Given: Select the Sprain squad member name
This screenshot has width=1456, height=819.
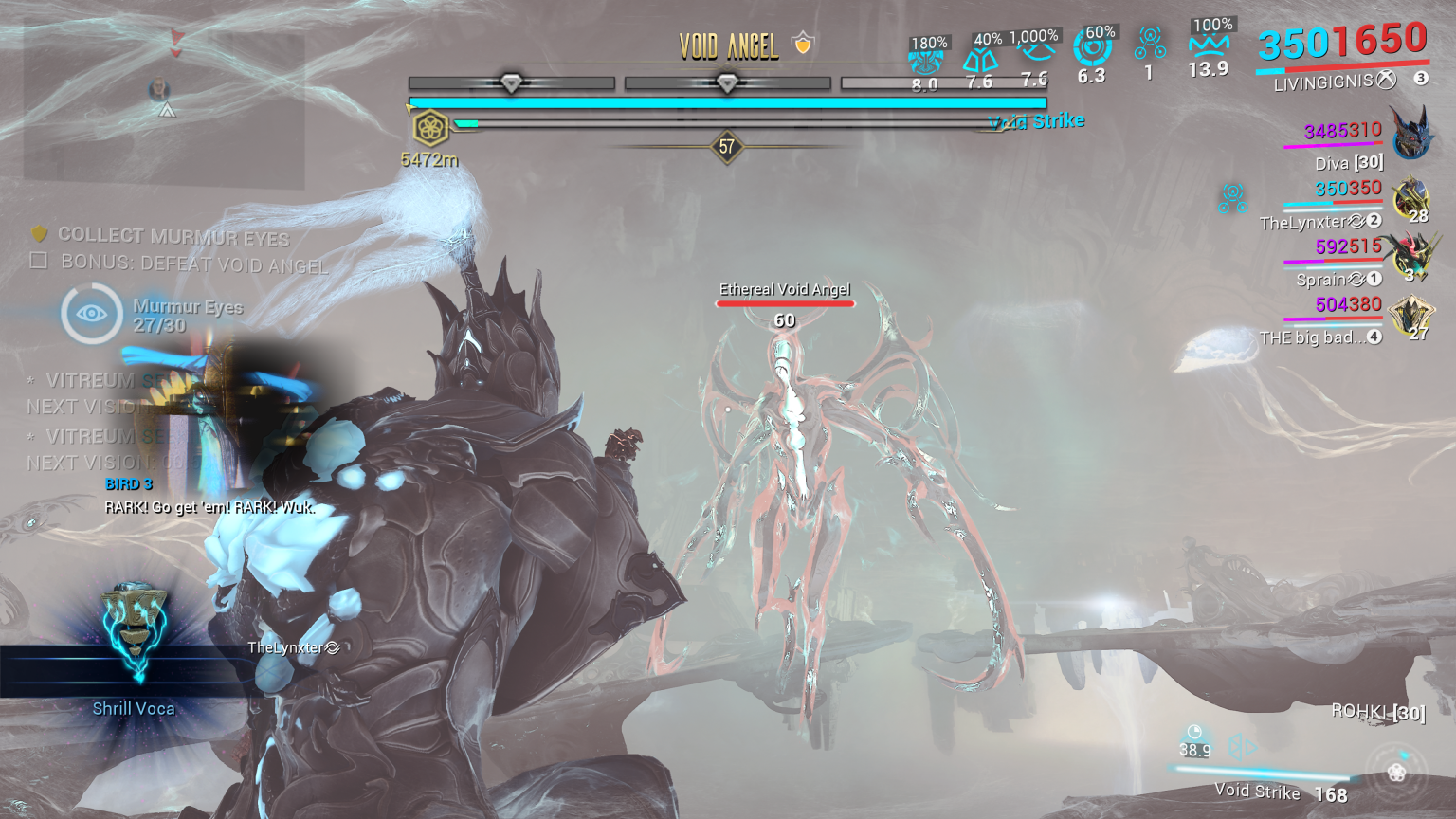Looking at the screenshot, I should 1320,279.
